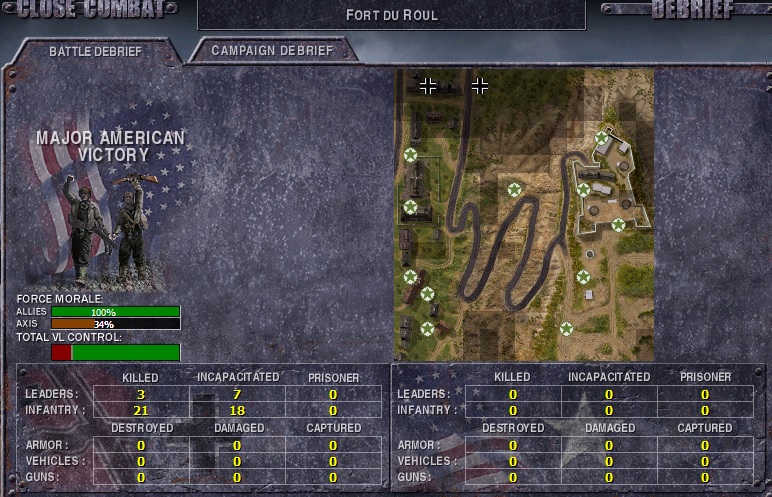Open the Campaign Debrief tab

[272, 49]
